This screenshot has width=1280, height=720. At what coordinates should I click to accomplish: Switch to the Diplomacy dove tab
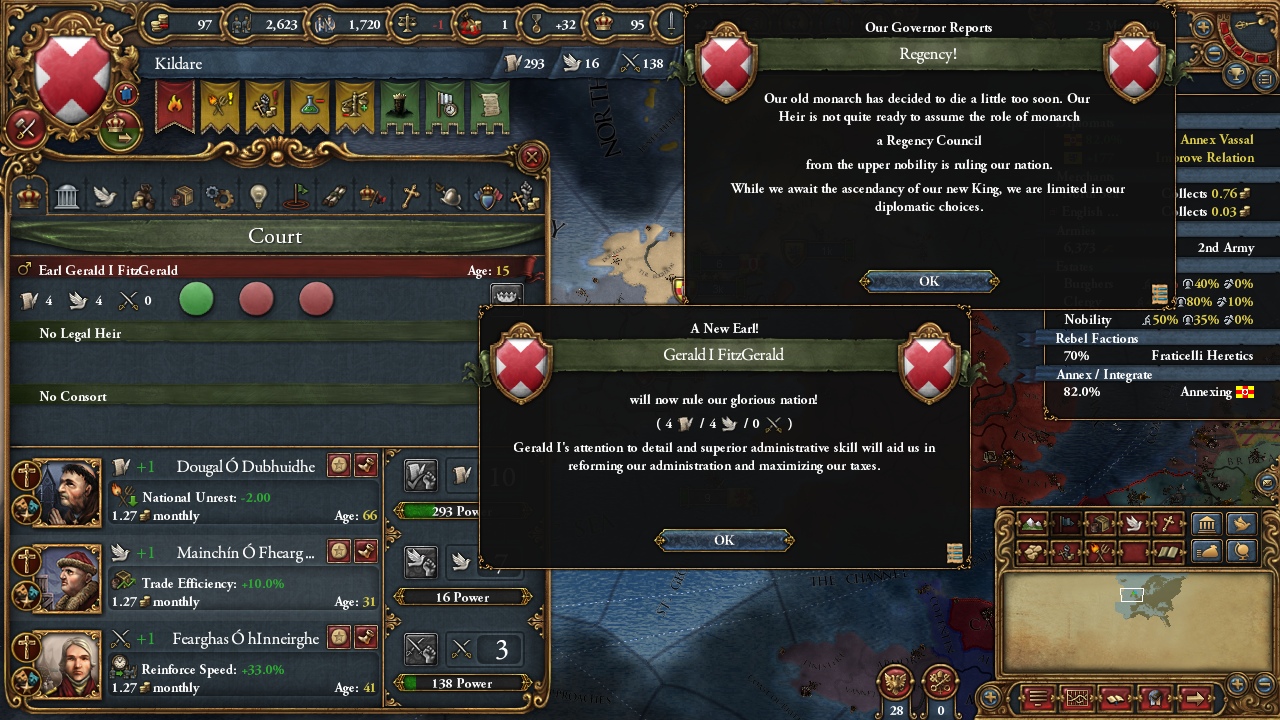click(x=106, y=195)
